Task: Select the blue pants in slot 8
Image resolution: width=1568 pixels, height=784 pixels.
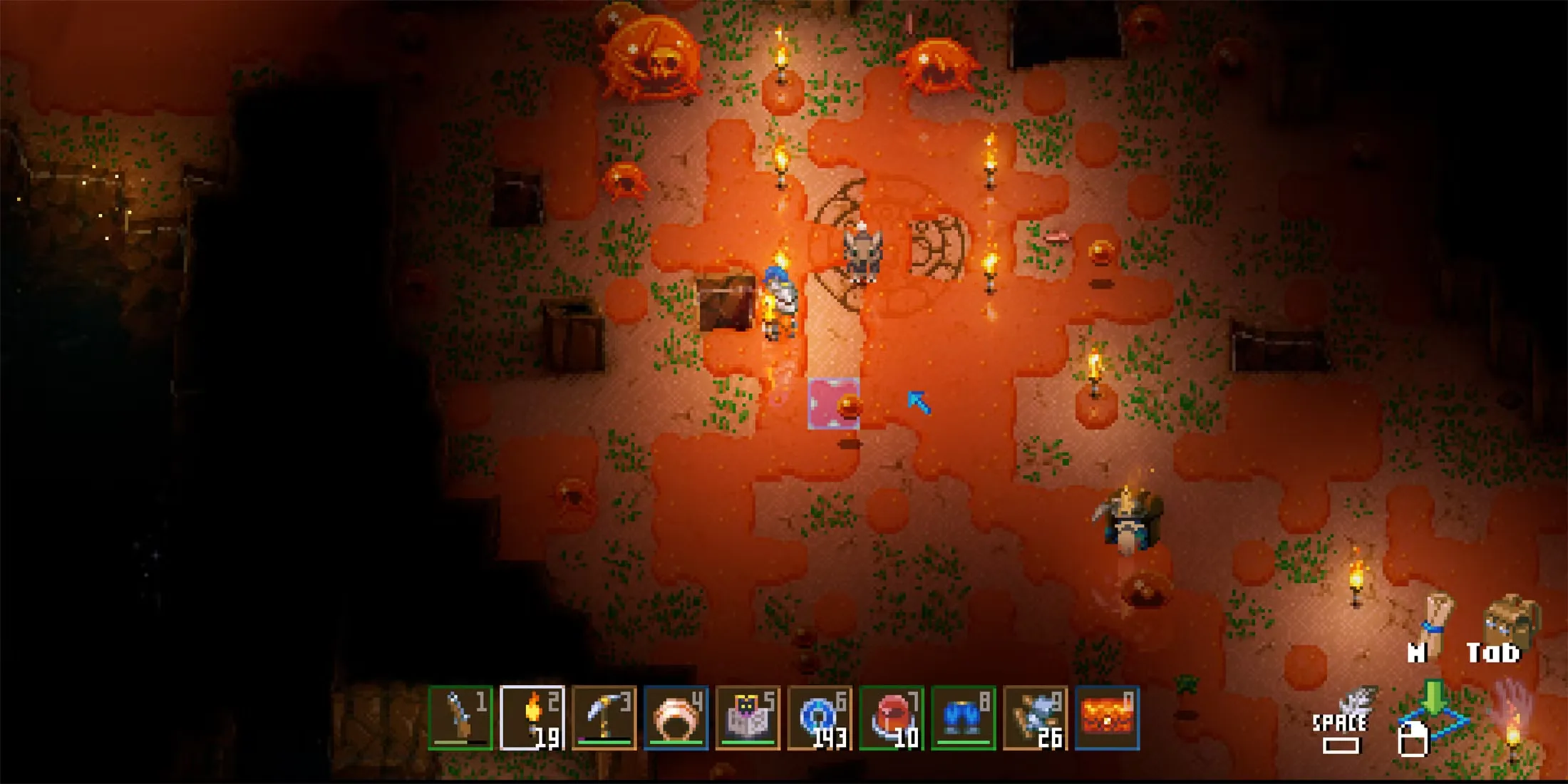Action: click(964, 718)
